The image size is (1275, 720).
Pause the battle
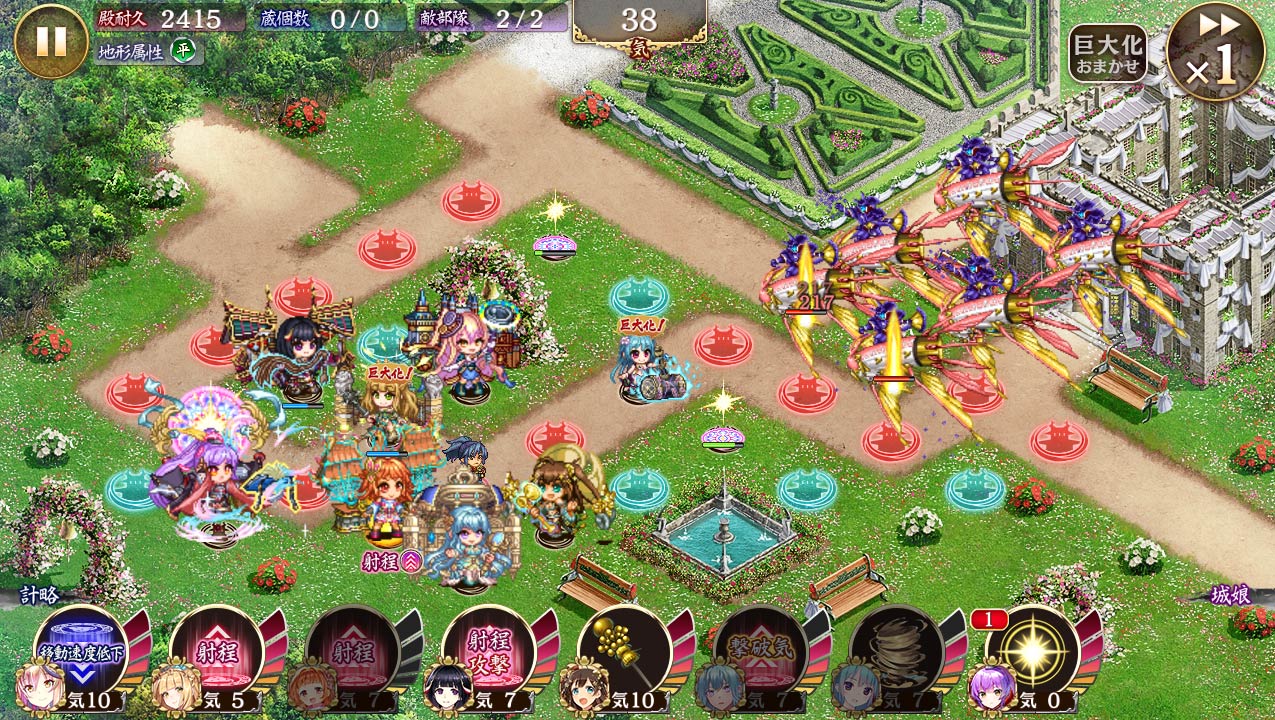[51, 41]
